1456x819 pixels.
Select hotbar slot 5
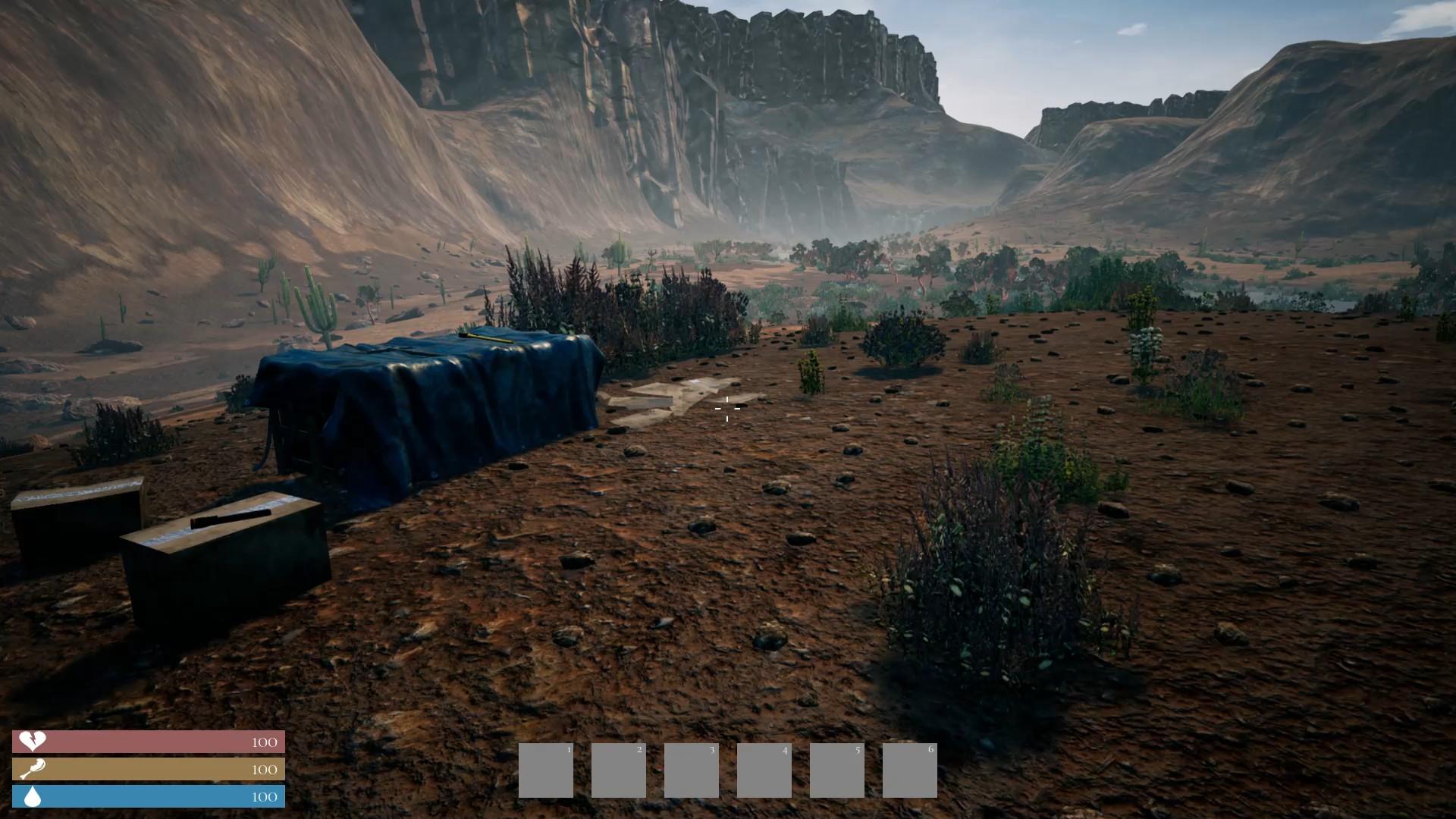[836, 770]
